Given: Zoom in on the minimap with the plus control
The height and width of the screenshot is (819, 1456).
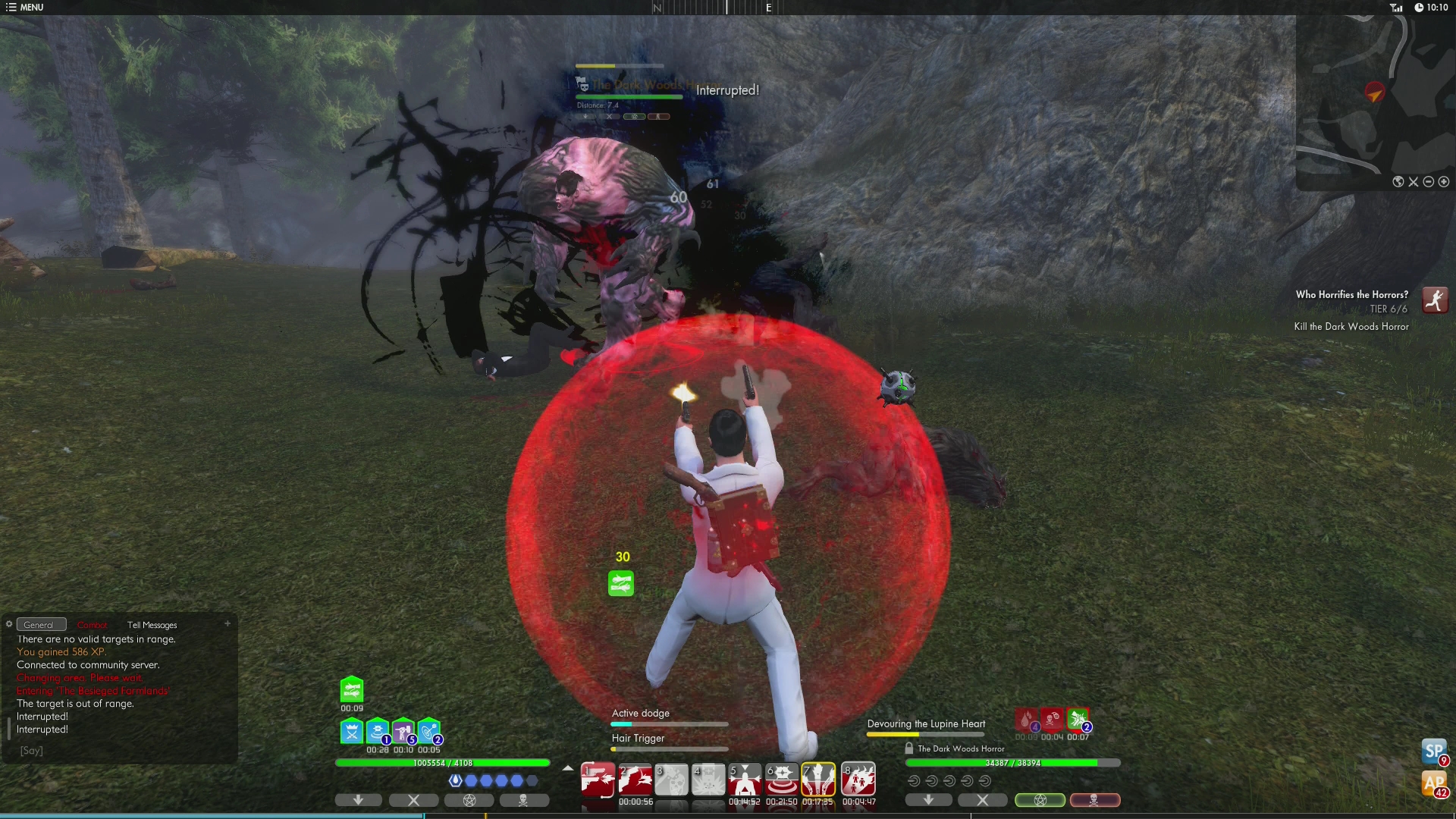Looking at the screenshot, I should (x=1444, y=182).
